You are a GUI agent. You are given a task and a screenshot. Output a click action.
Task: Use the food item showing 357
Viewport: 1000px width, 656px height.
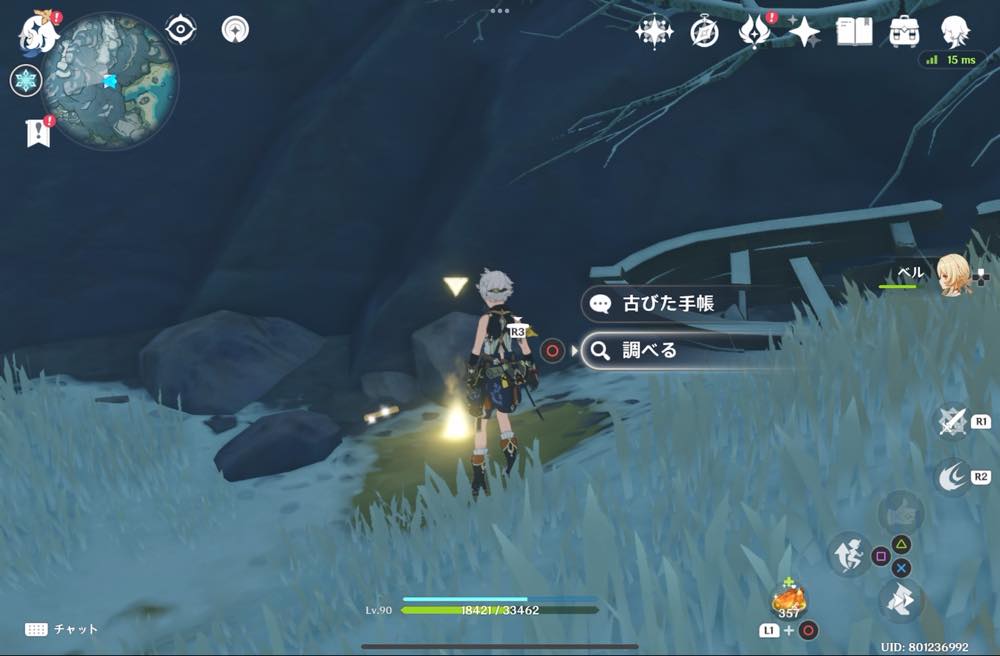(789, 600)
